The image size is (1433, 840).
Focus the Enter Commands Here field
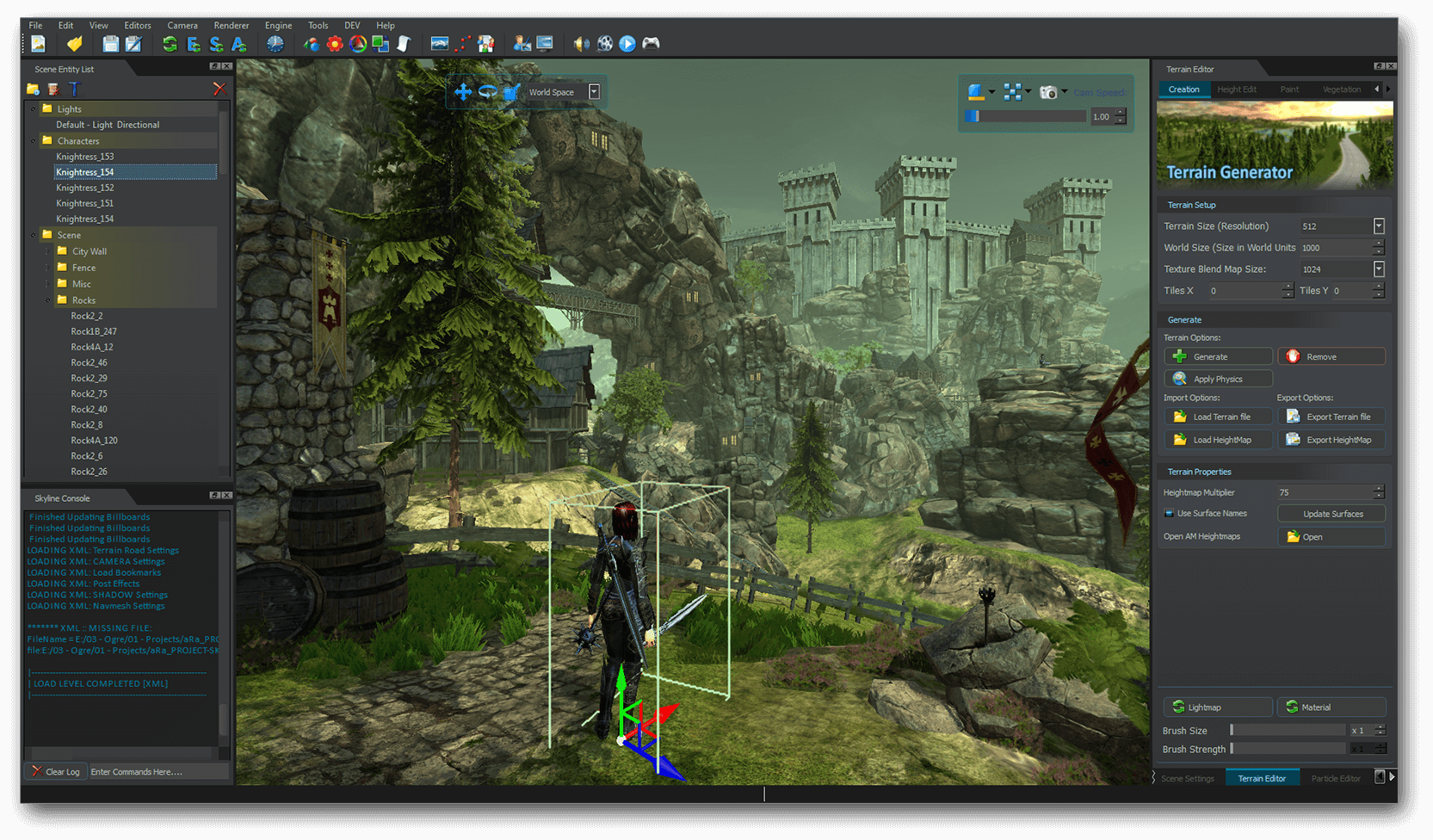[x=158, y=771]
